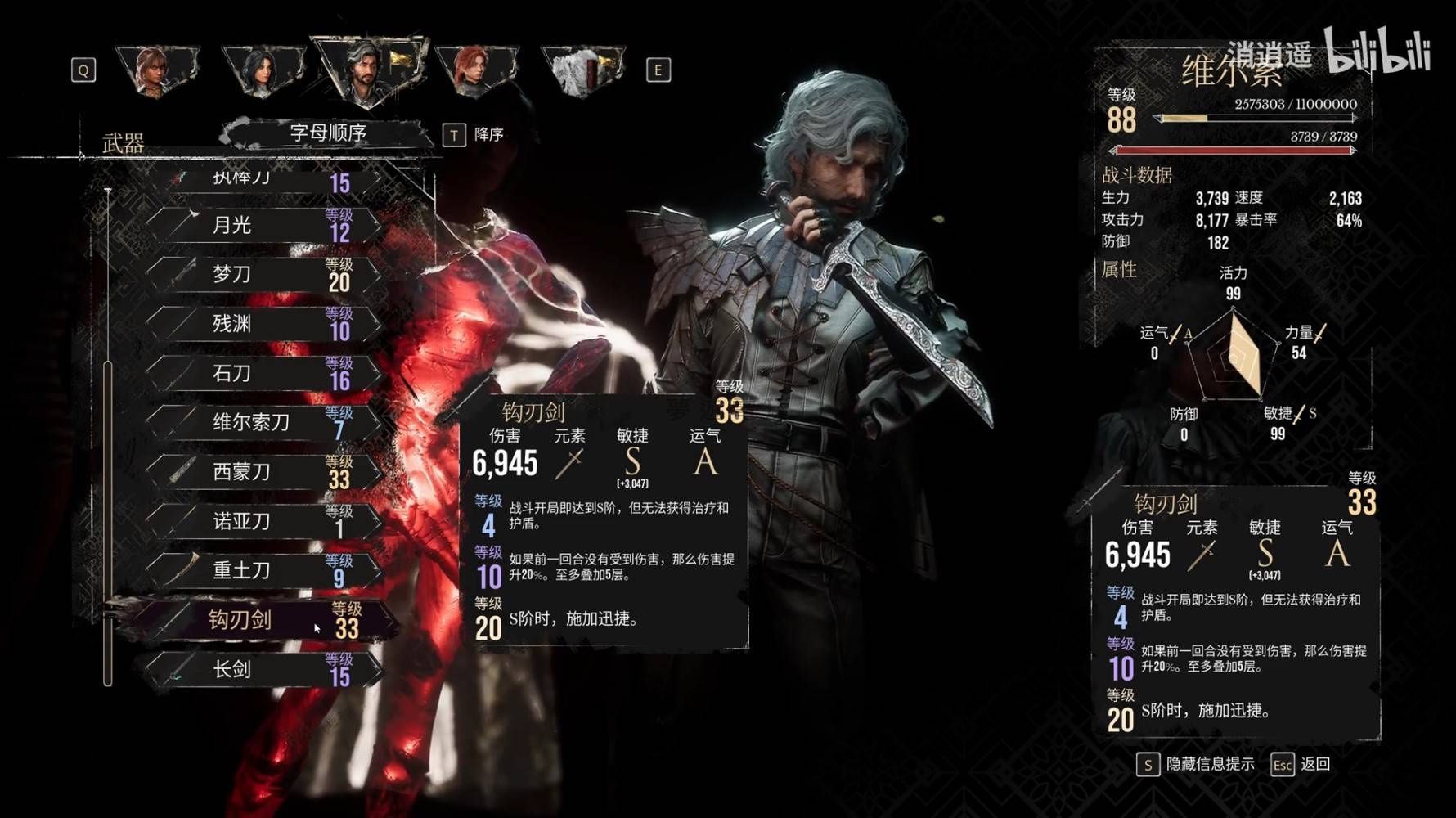Viewport: 1456px width, 818px height.
Task: Select the 月光 weapon
Action: pos(262,225)
